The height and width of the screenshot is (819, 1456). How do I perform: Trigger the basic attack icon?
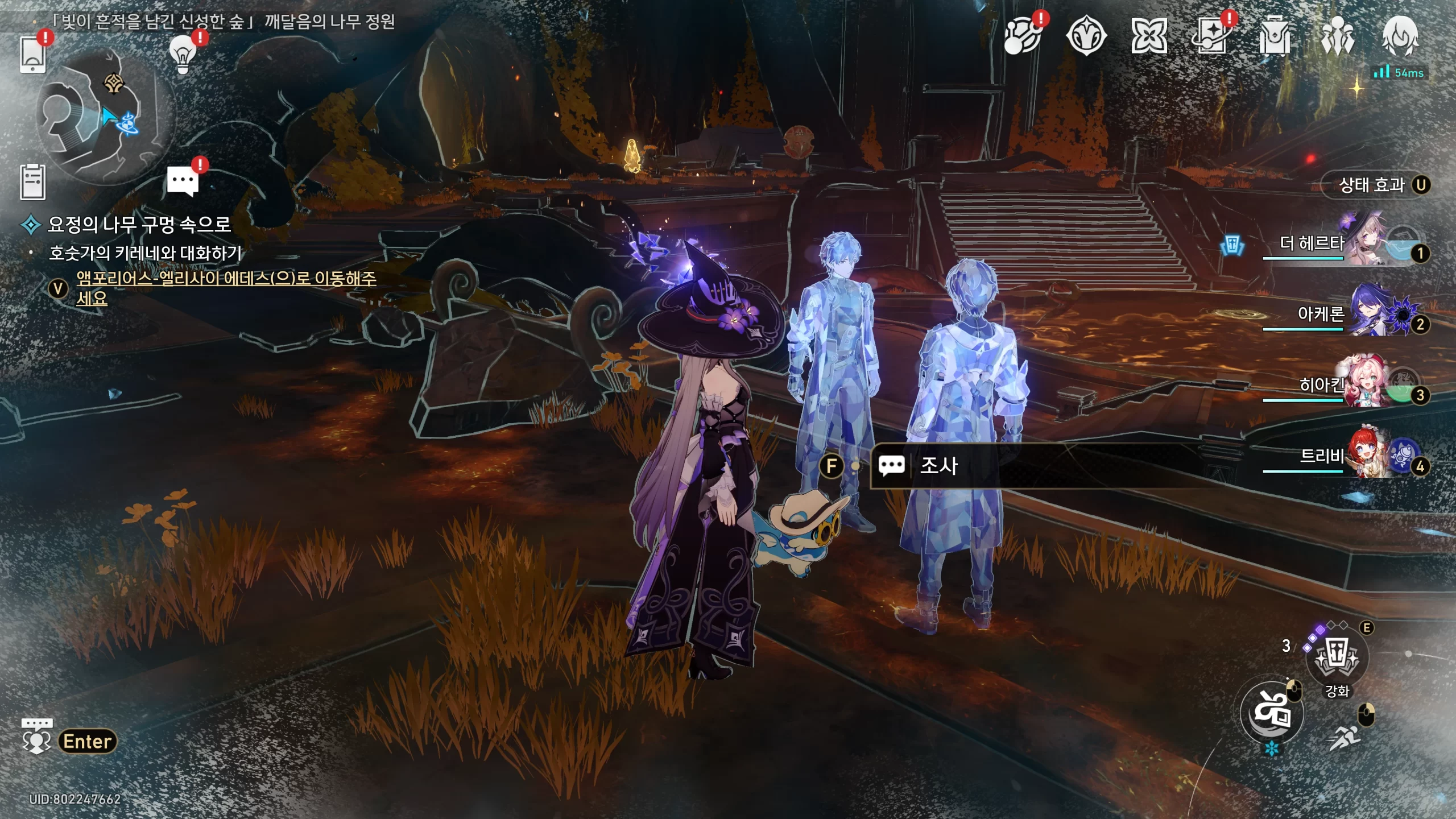coord(1272,712)
